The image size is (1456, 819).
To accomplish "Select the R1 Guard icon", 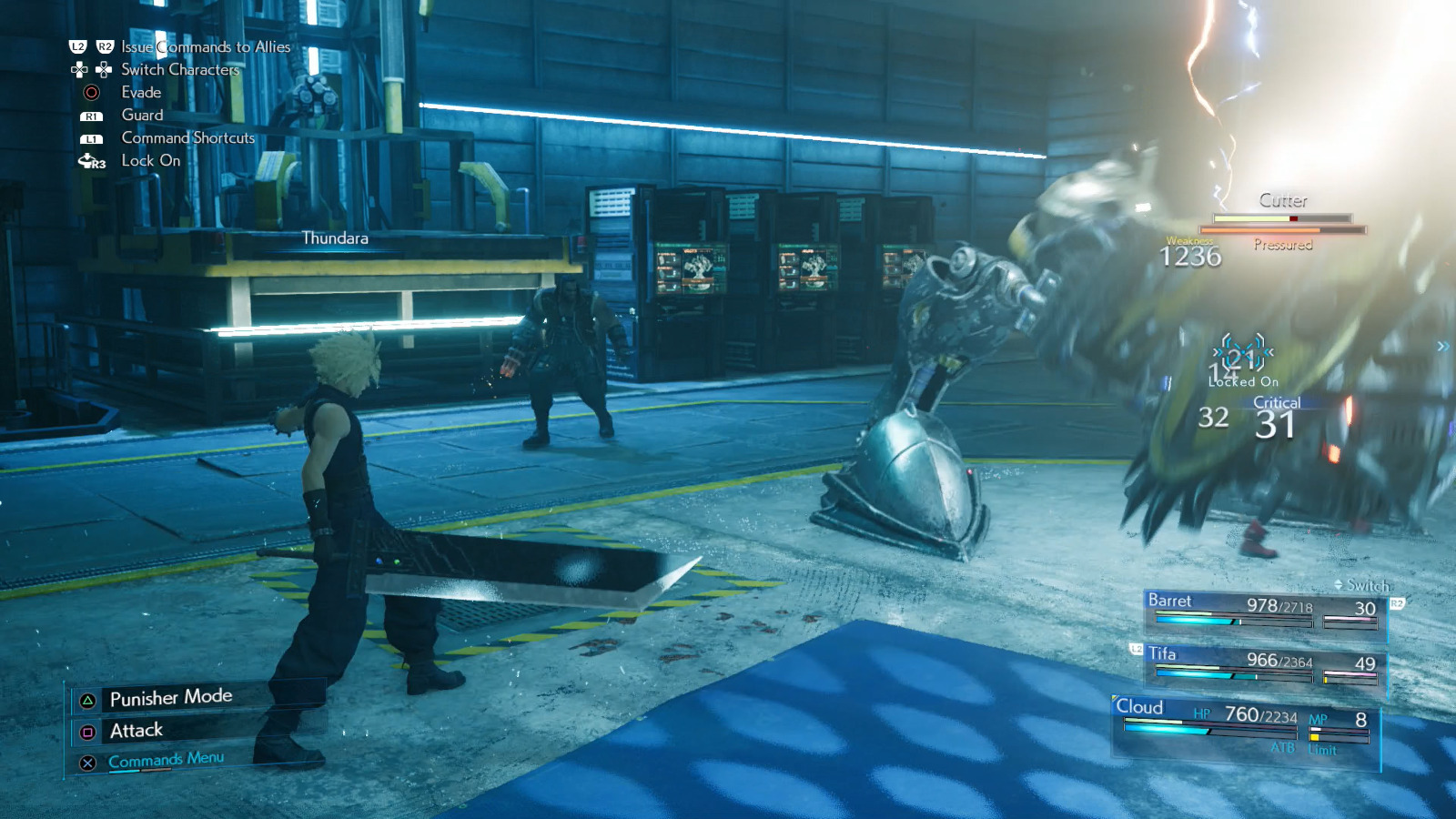I will 91,116.
